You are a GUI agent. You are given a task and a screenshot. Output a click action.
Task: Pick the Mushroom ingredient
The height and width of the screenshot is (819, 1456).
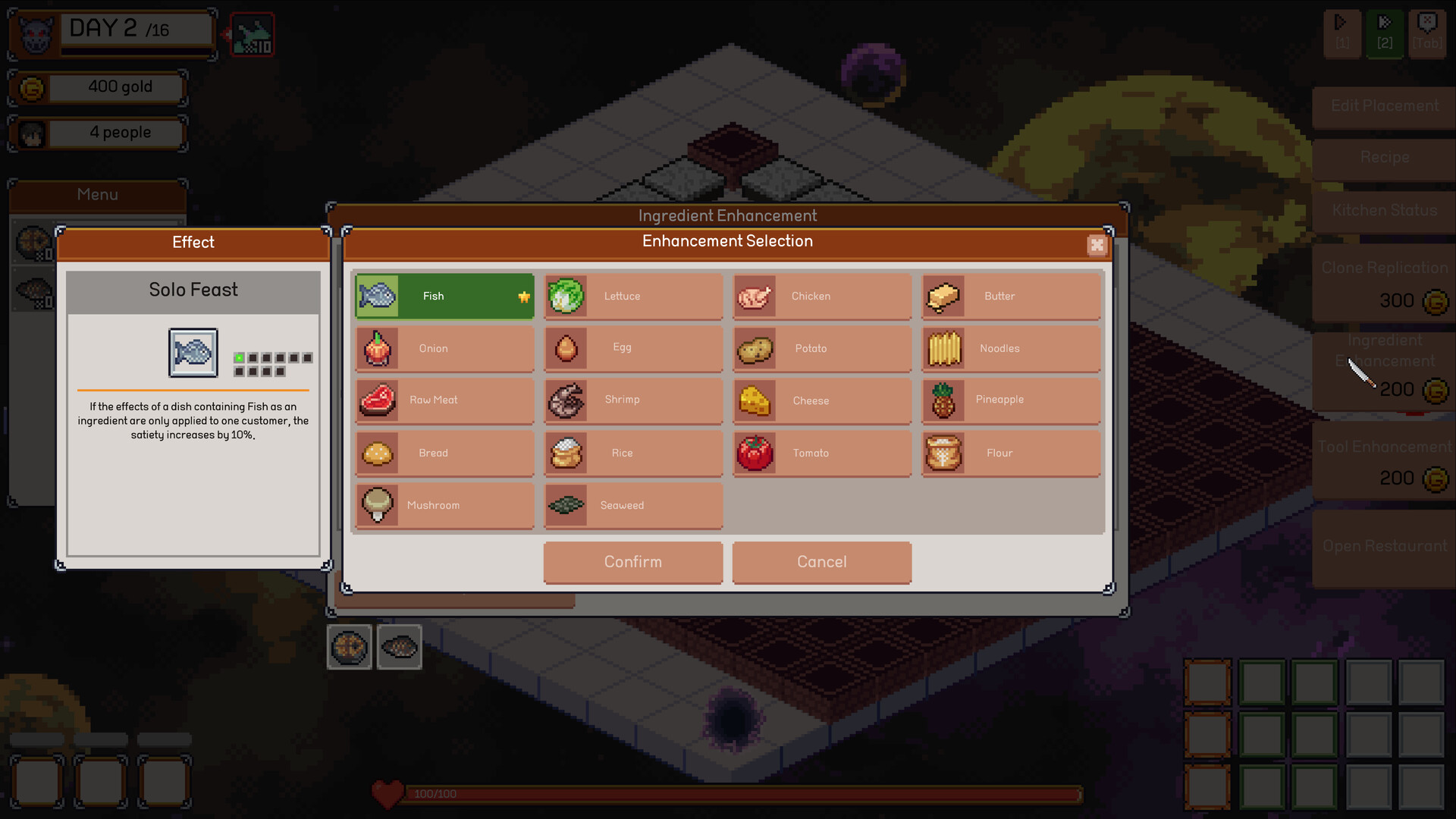click(444, 505)
